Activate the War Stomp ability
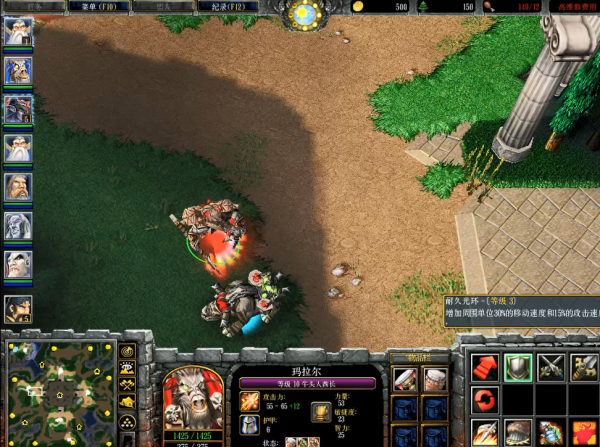This screenshot has width=600, height=447. pyautogui.click(x=518, y=434)
